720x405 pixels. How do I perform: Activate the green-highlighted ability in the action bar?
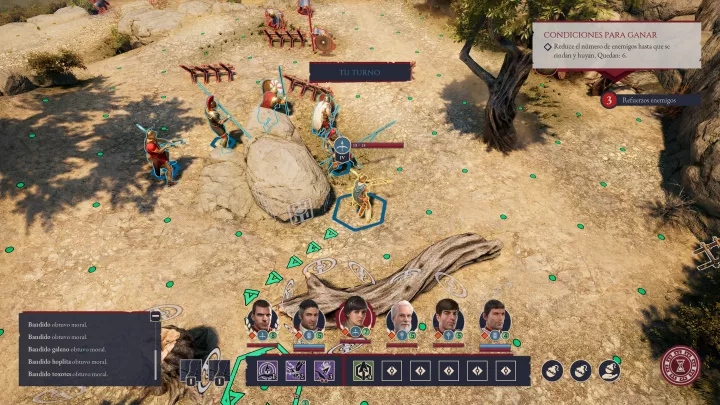(x=363, y=371)
